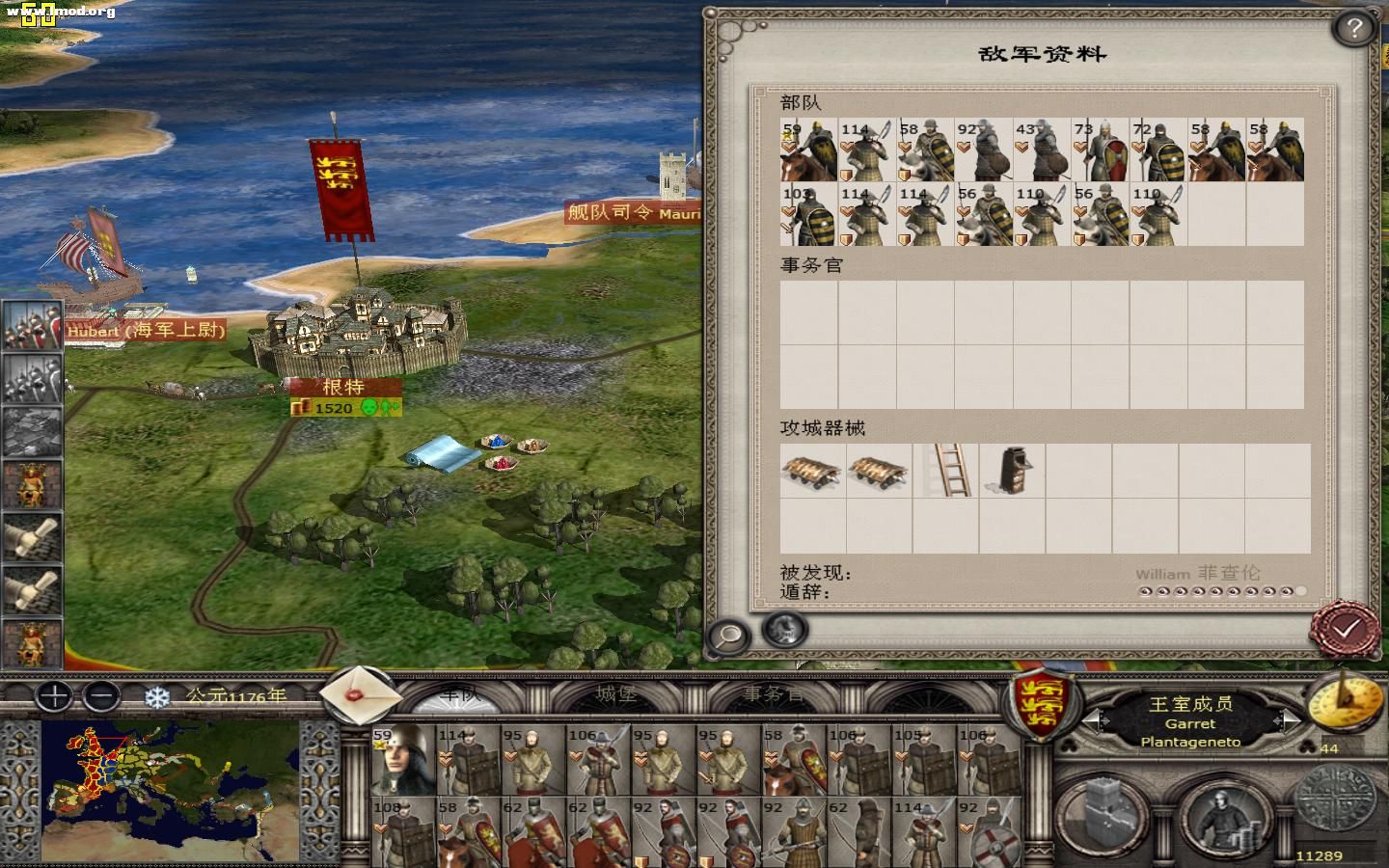Click the question mark help icon on enemy panel
Image resolution: width=1389 pixels, height=868 pixels.
pyautogui.click(x=1351, y=27)
